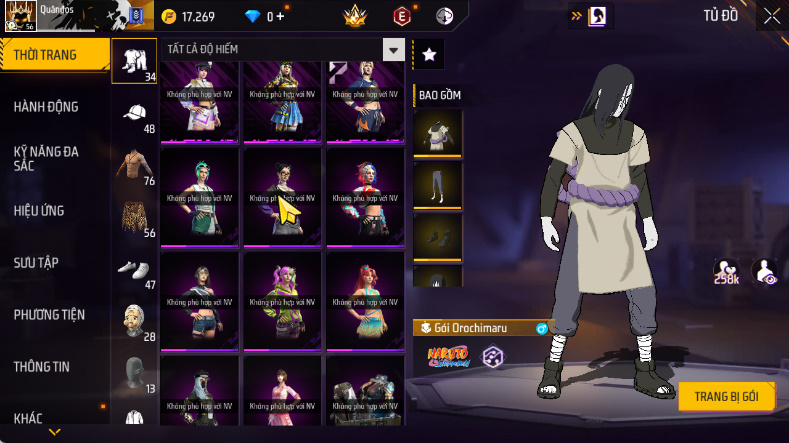This screenshot has height=443, width=789.
Task: Choose the shoes category with count 47
Action: click(x=135, y=269)
